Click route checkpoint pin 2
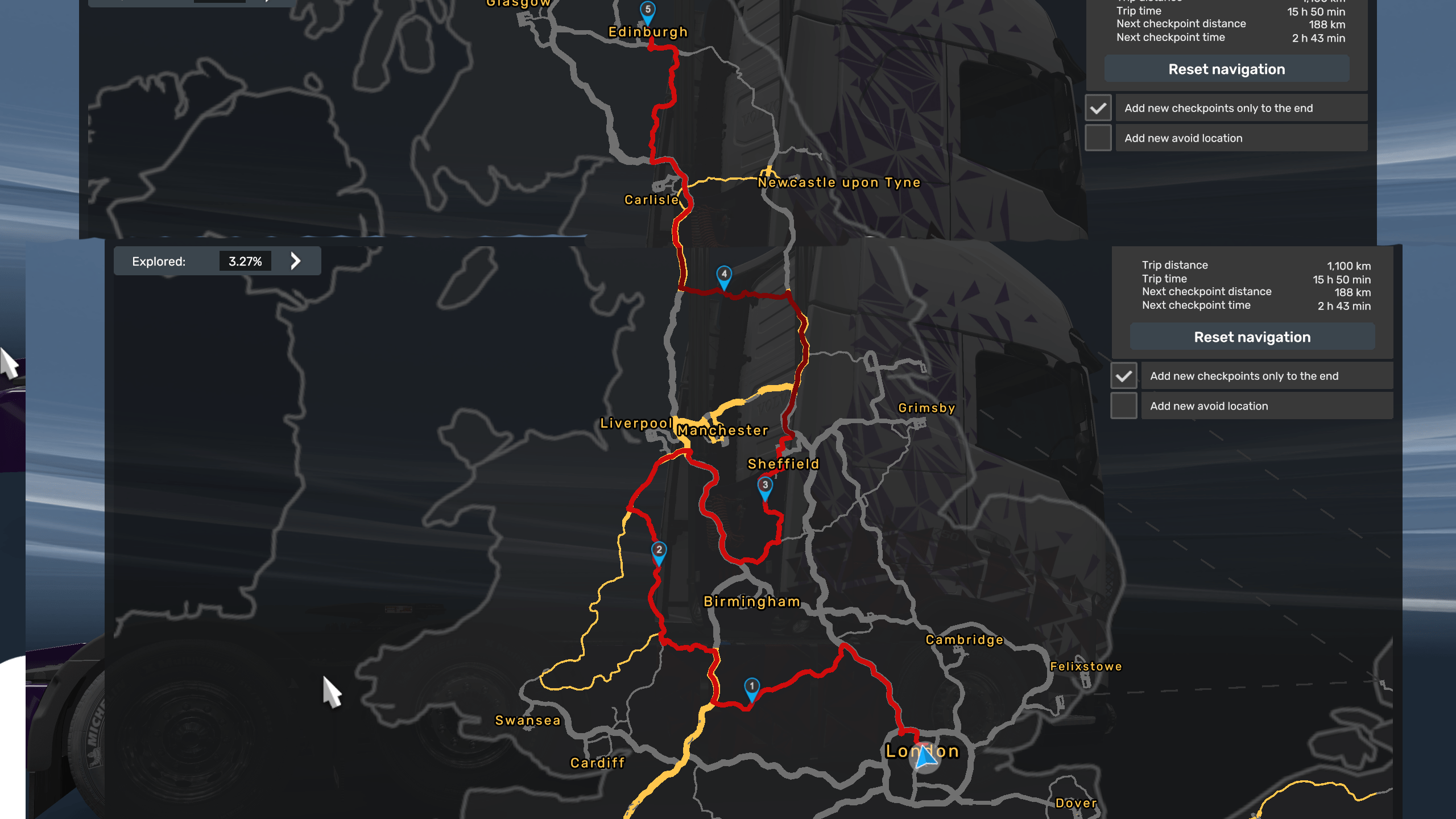This screenshot has height=819, width=1456. tap(659, 551)
